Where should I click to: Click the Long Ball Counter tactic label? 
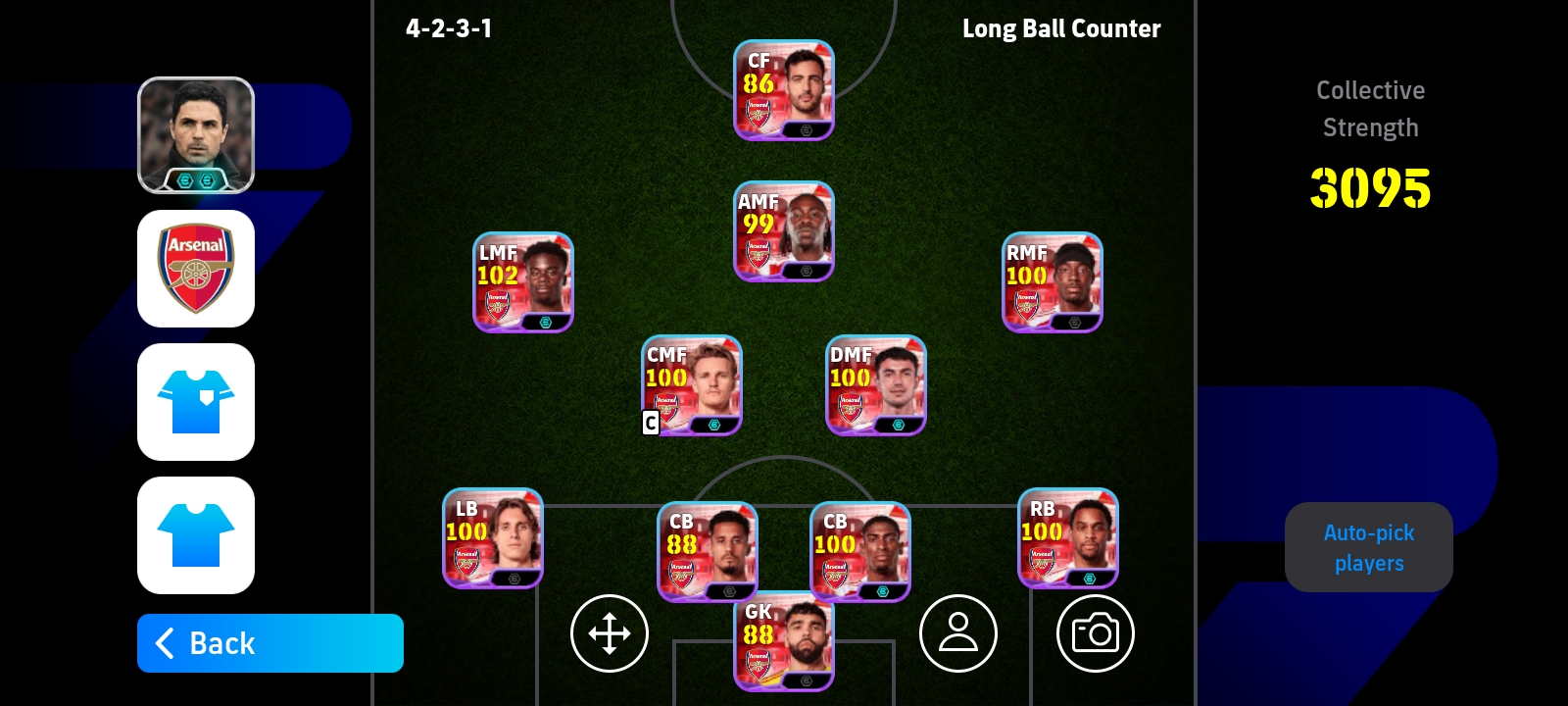[x=1061, y=28]
